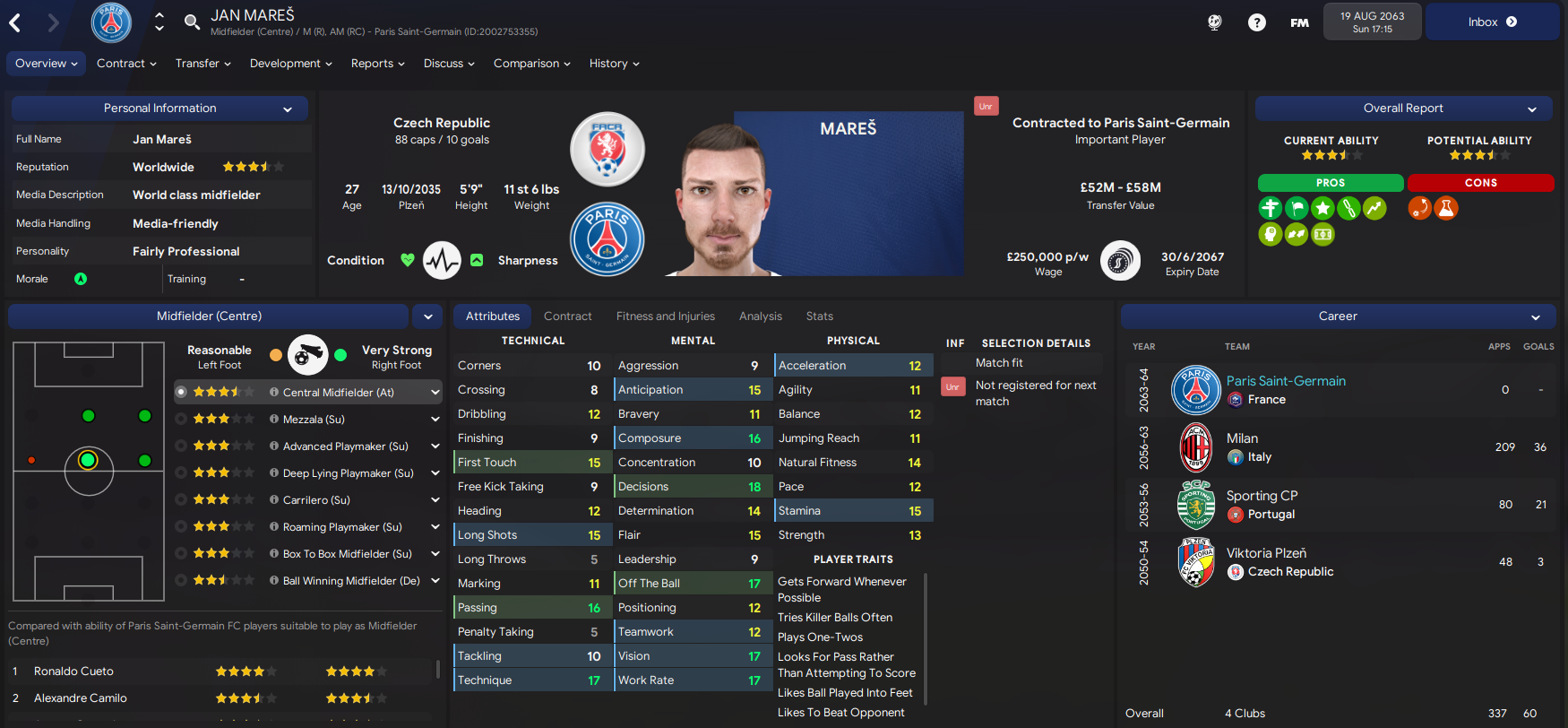This screenshot has width=1568, height=728.
Task: View the green star pro icon under PROS
Action: point(1322,207)
